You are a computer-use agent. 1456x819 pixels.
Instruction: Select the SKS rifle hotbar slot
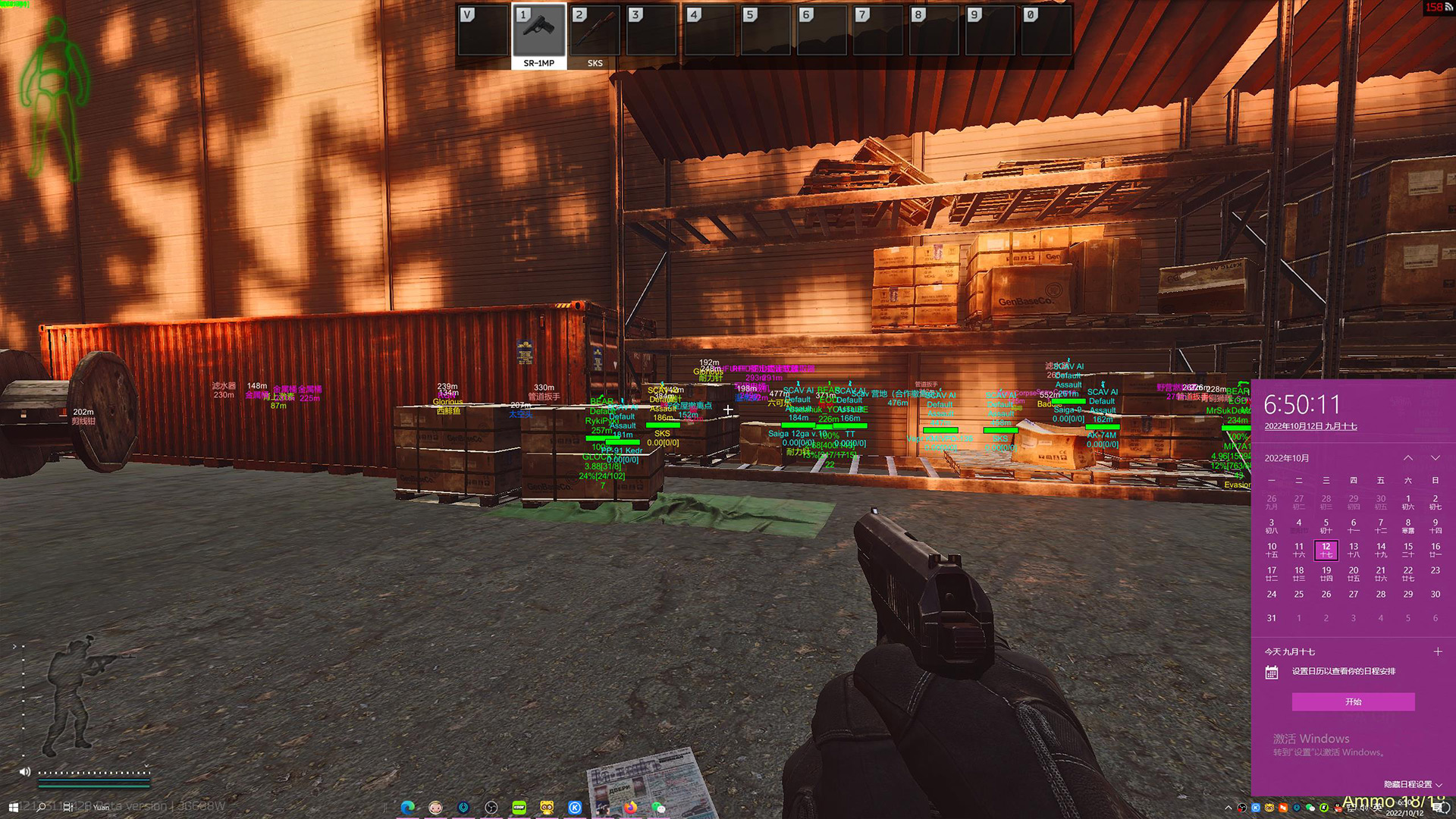[595, 34]
